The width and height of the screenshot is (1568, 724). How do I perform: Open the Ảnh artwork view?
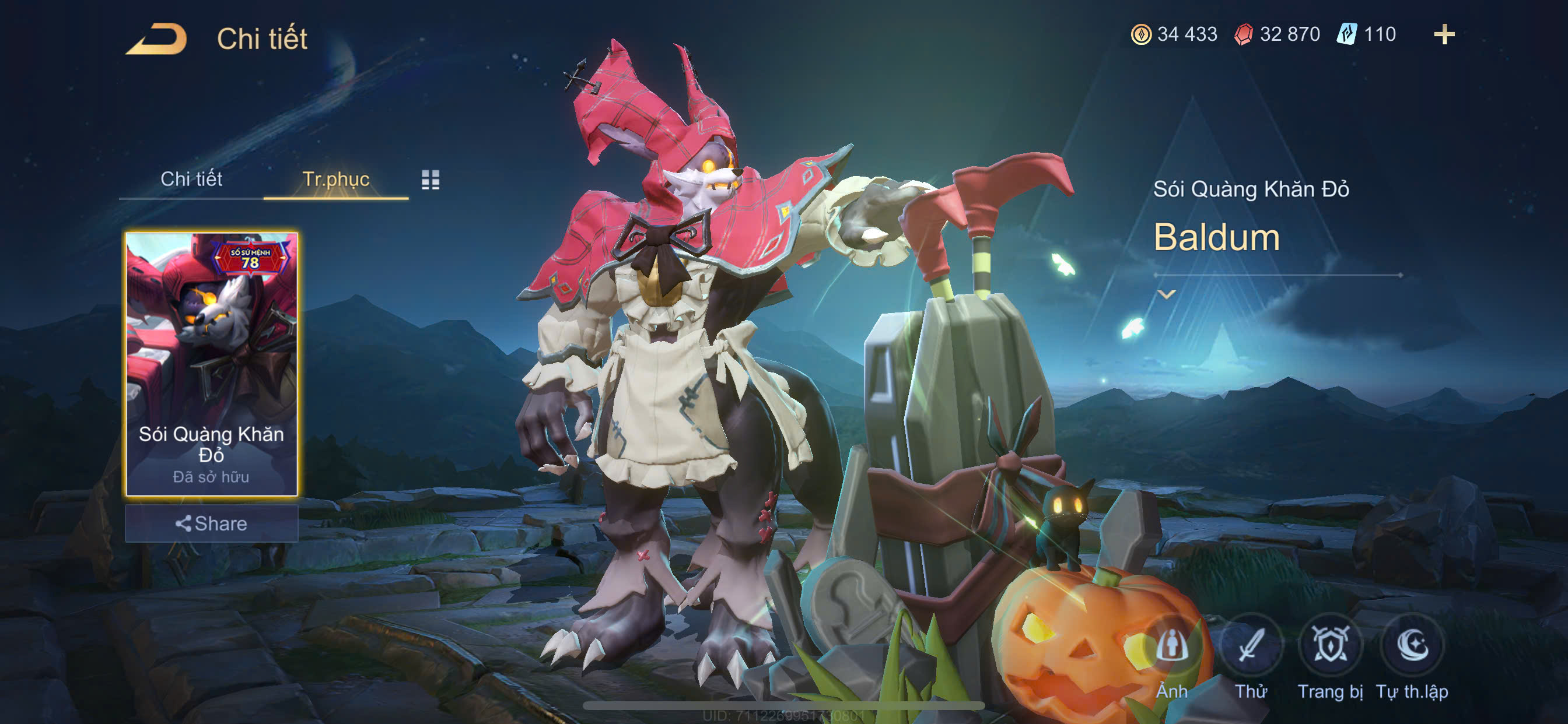1172,645
